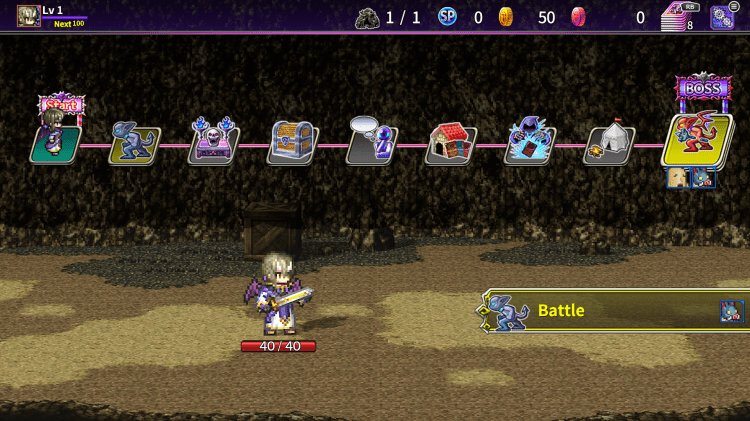Select the treasure chest node

(x=293, y=144)
